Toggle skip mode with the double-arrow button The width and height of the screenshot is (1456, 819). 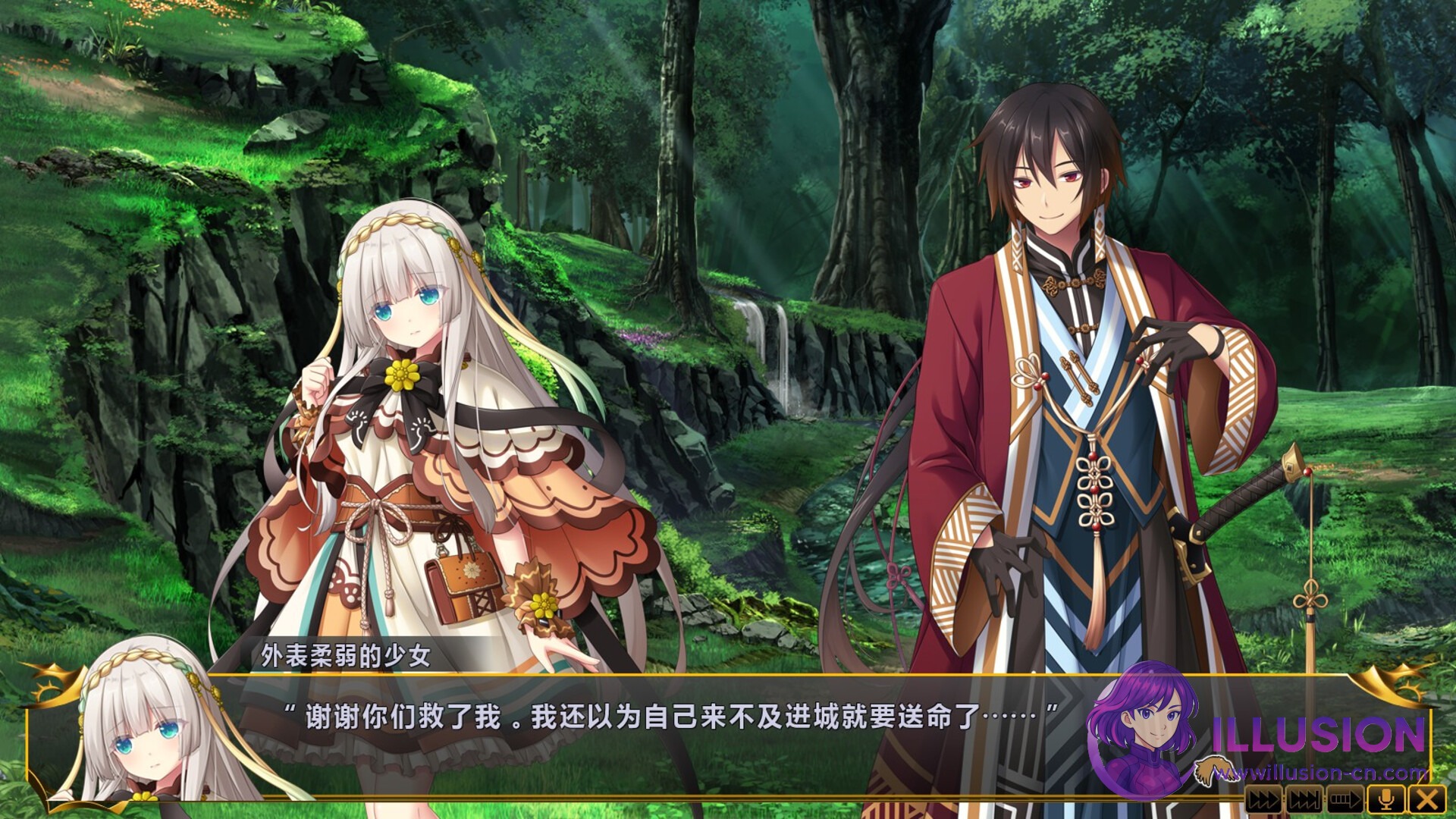pos(1263,799)
